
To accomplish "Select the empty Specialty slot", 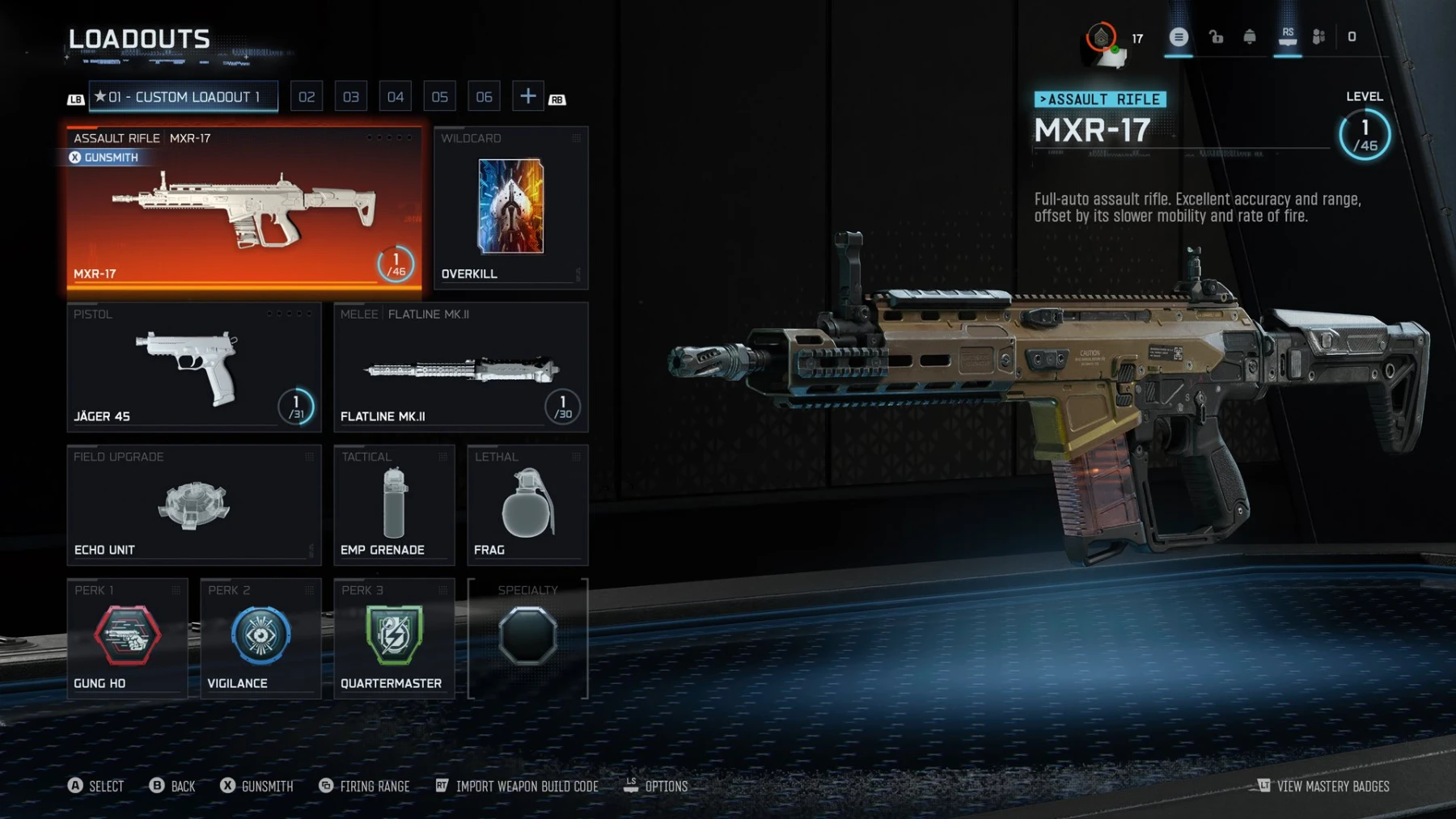I will (527, 636).
